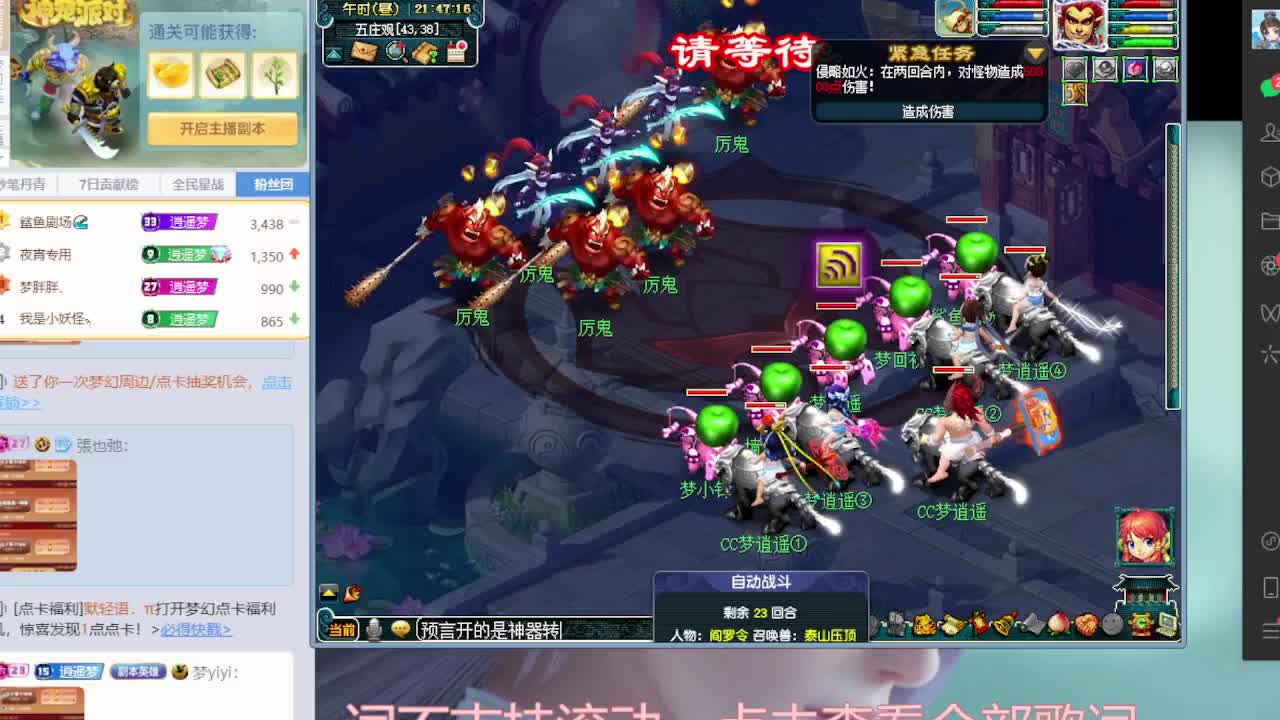Select the pink gem skill slot below the HP bars

click(x=1134, y=68)
